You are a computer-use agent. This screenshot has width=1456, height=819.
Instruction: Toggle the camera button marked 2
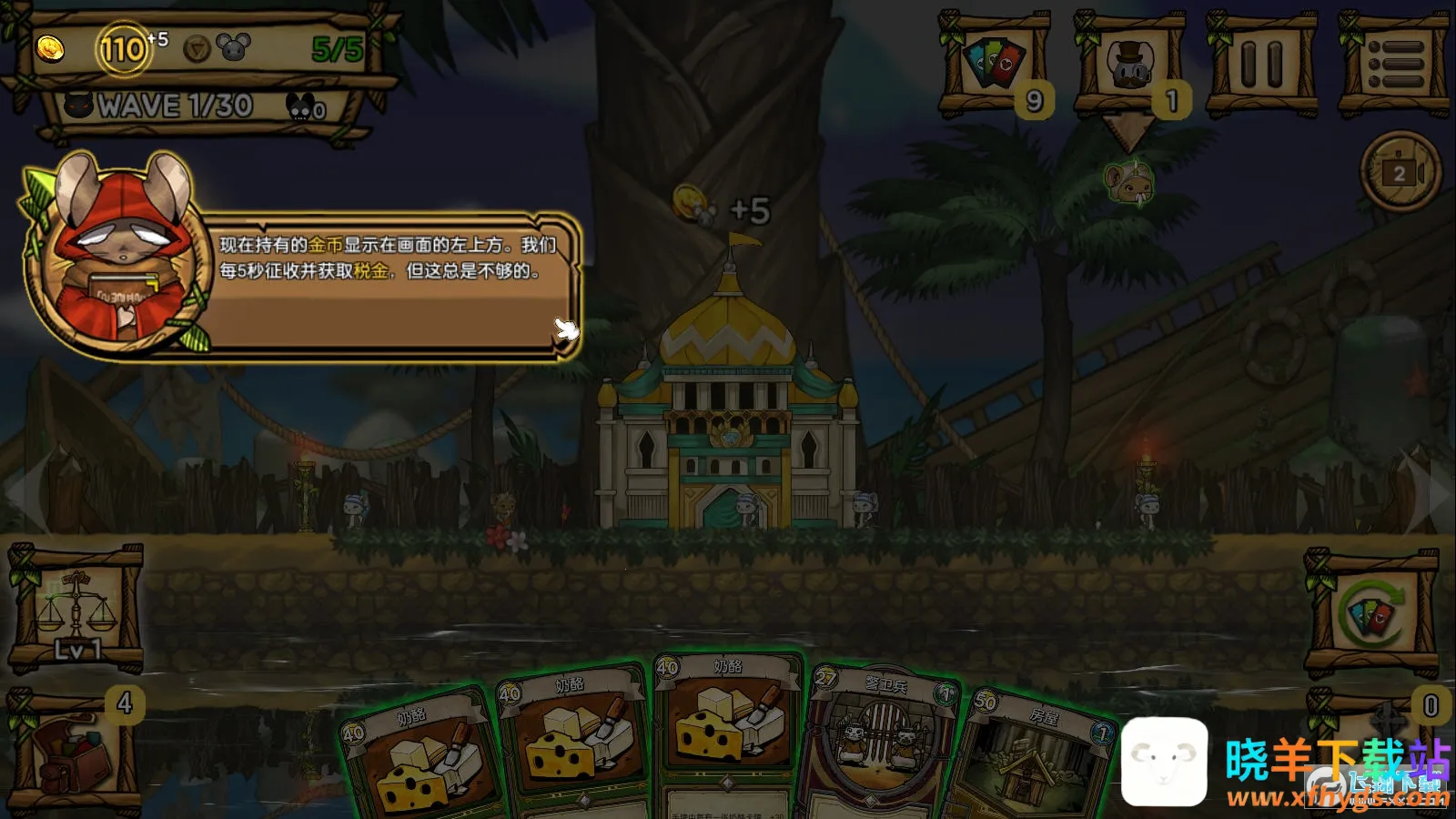(1400, 172)
